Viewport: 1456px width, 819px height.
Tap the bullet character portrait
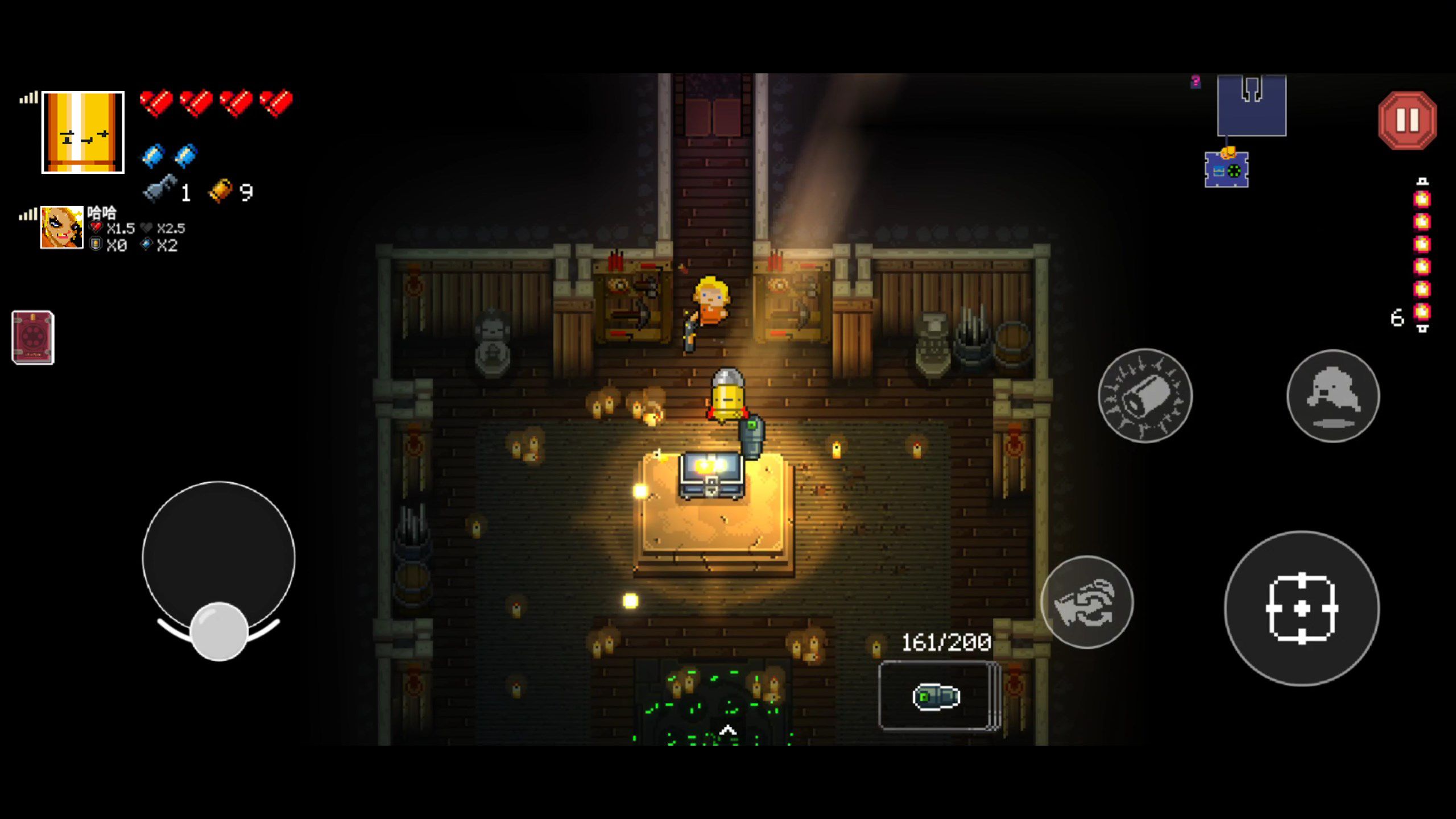click(83, 133)
